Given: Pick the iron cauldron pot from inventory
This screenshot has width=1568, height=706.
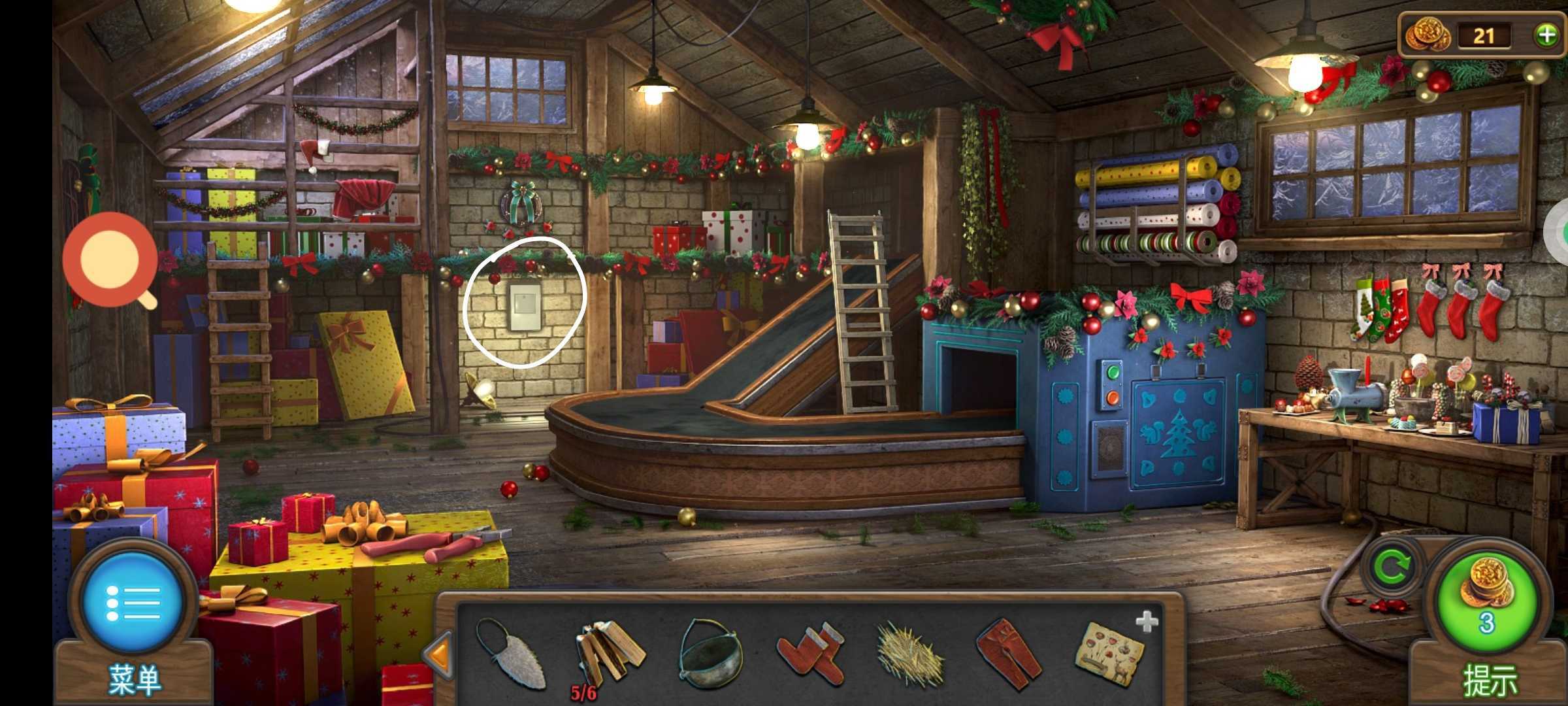Looking at the screenshot, I should click(x=710, y=654).
